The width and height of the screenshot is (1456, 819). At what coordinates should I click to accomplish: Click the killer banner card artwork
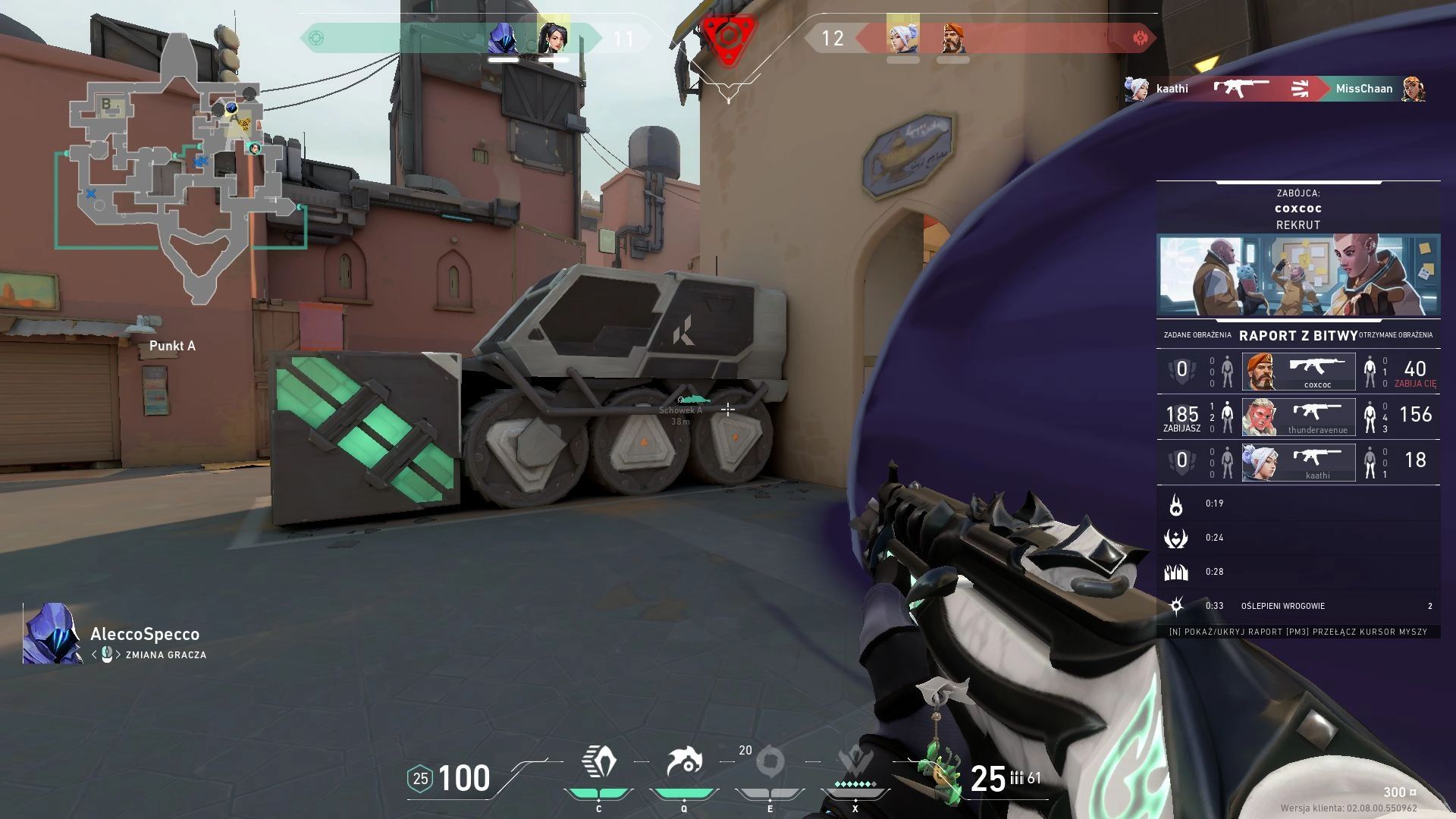(x=1298, y=275)
